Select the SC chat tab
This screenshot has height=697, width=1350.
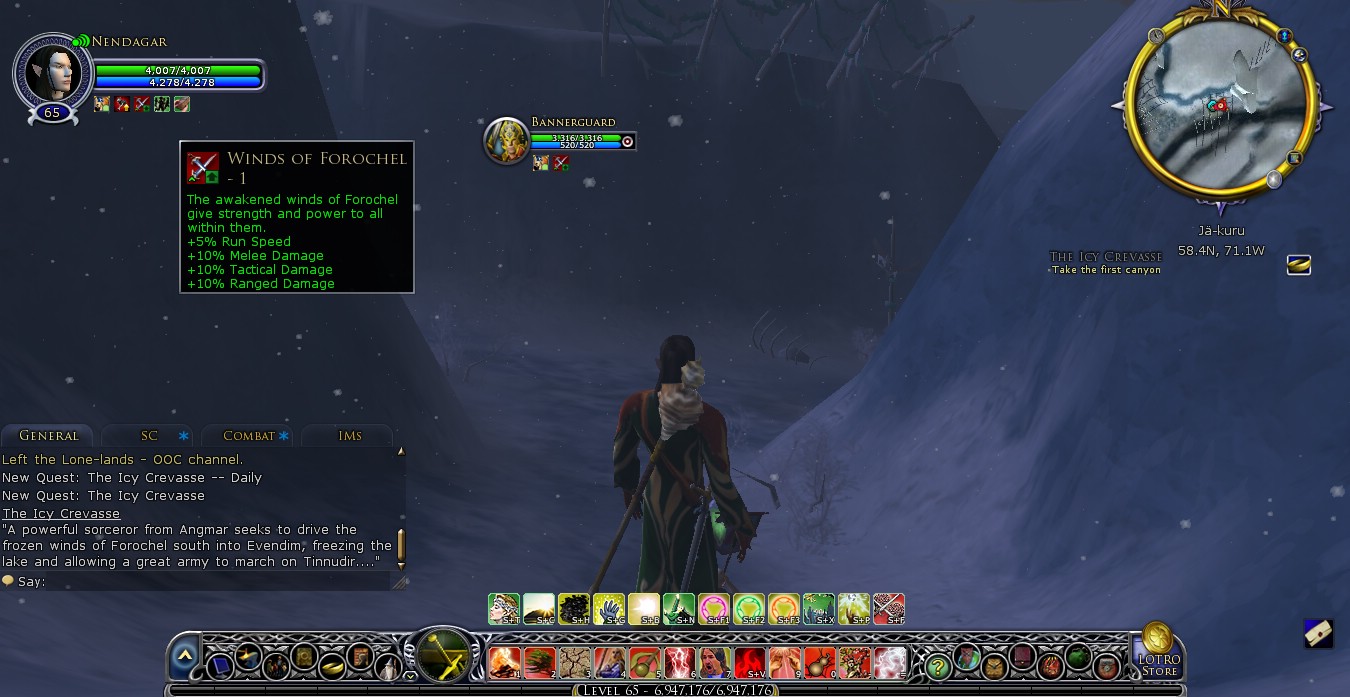click(149, 436)
